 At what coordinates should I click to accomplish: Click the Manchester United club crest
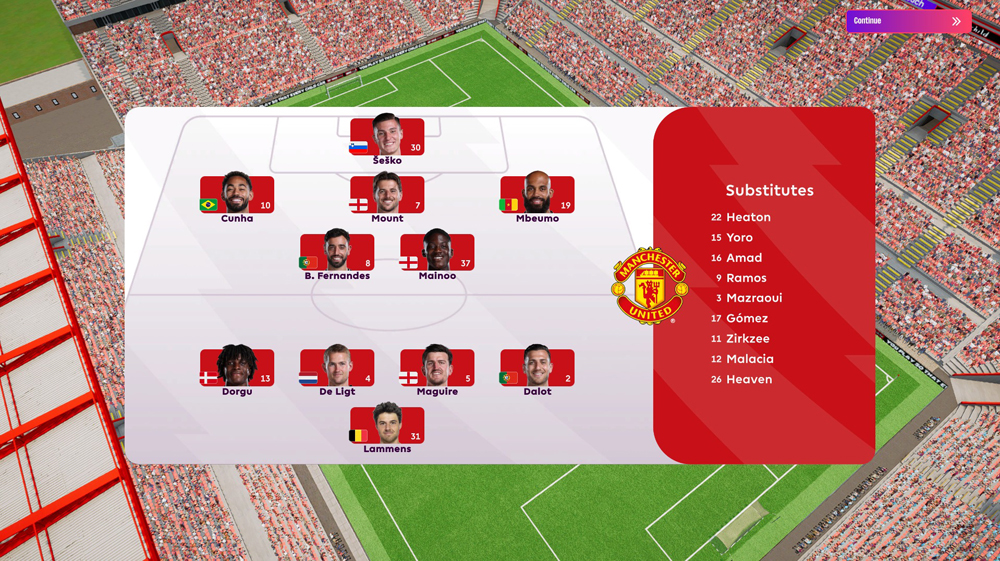[649, 286]
